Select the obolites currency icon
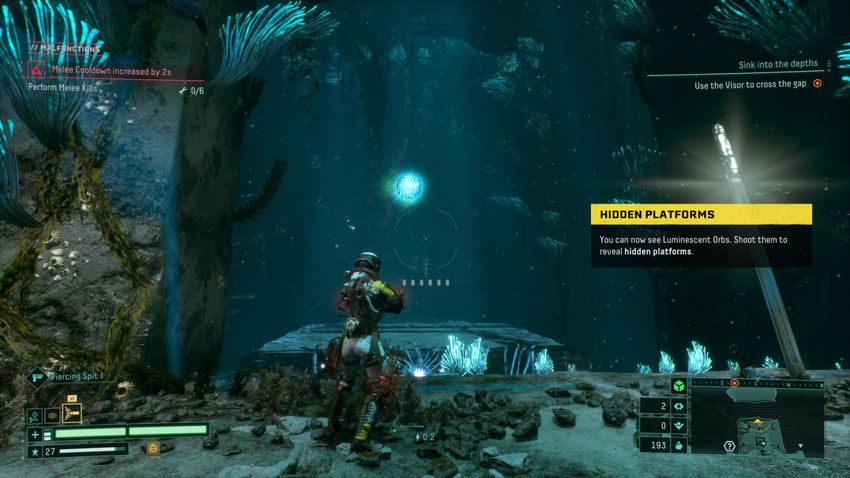The width and height of the screenshot is (850, 478). 678,444
